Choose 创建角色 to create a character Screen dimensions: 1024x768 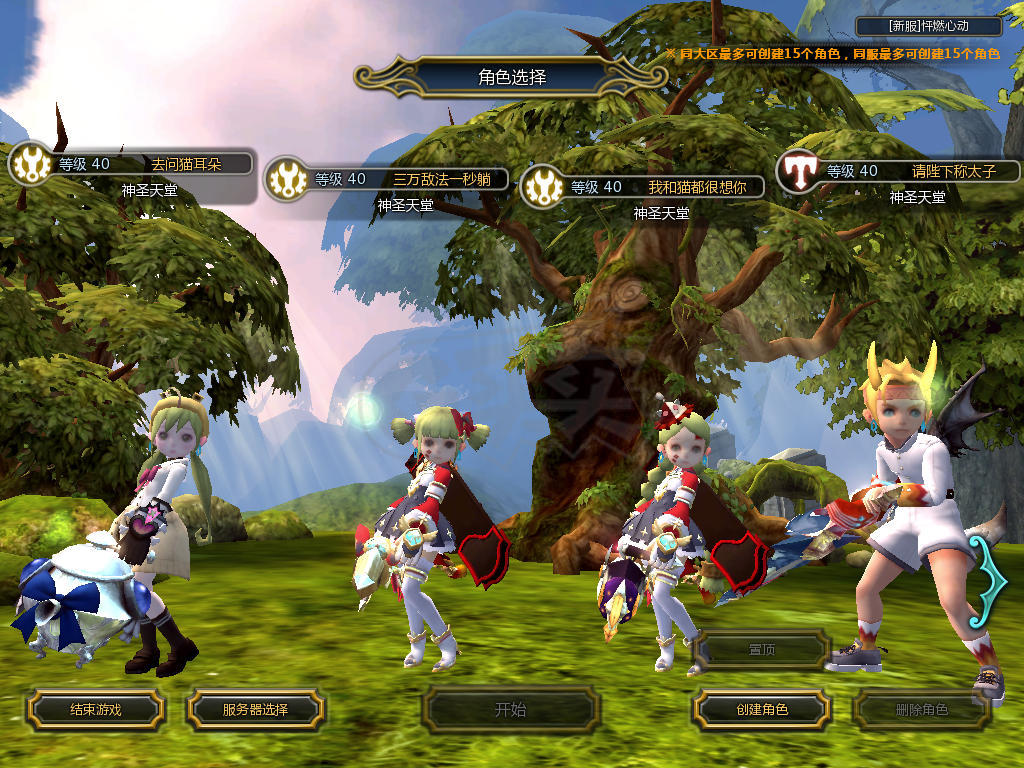[762, 710]
